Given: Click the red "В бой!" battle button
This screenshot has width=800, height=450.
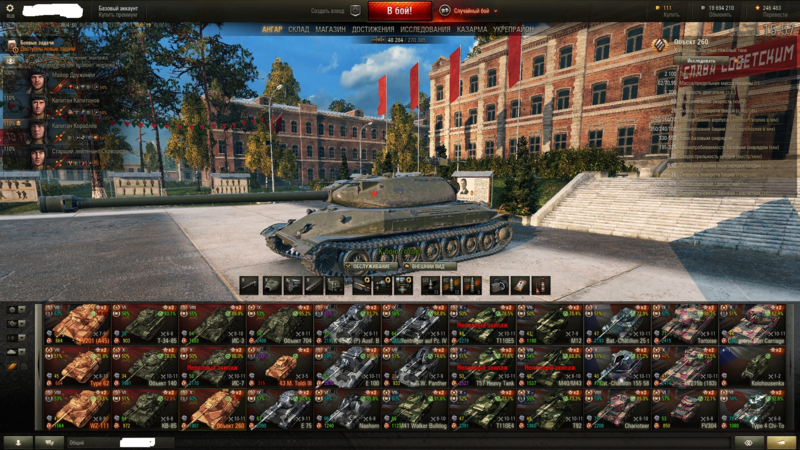Looking at the screenshot, I should (399, 10).
